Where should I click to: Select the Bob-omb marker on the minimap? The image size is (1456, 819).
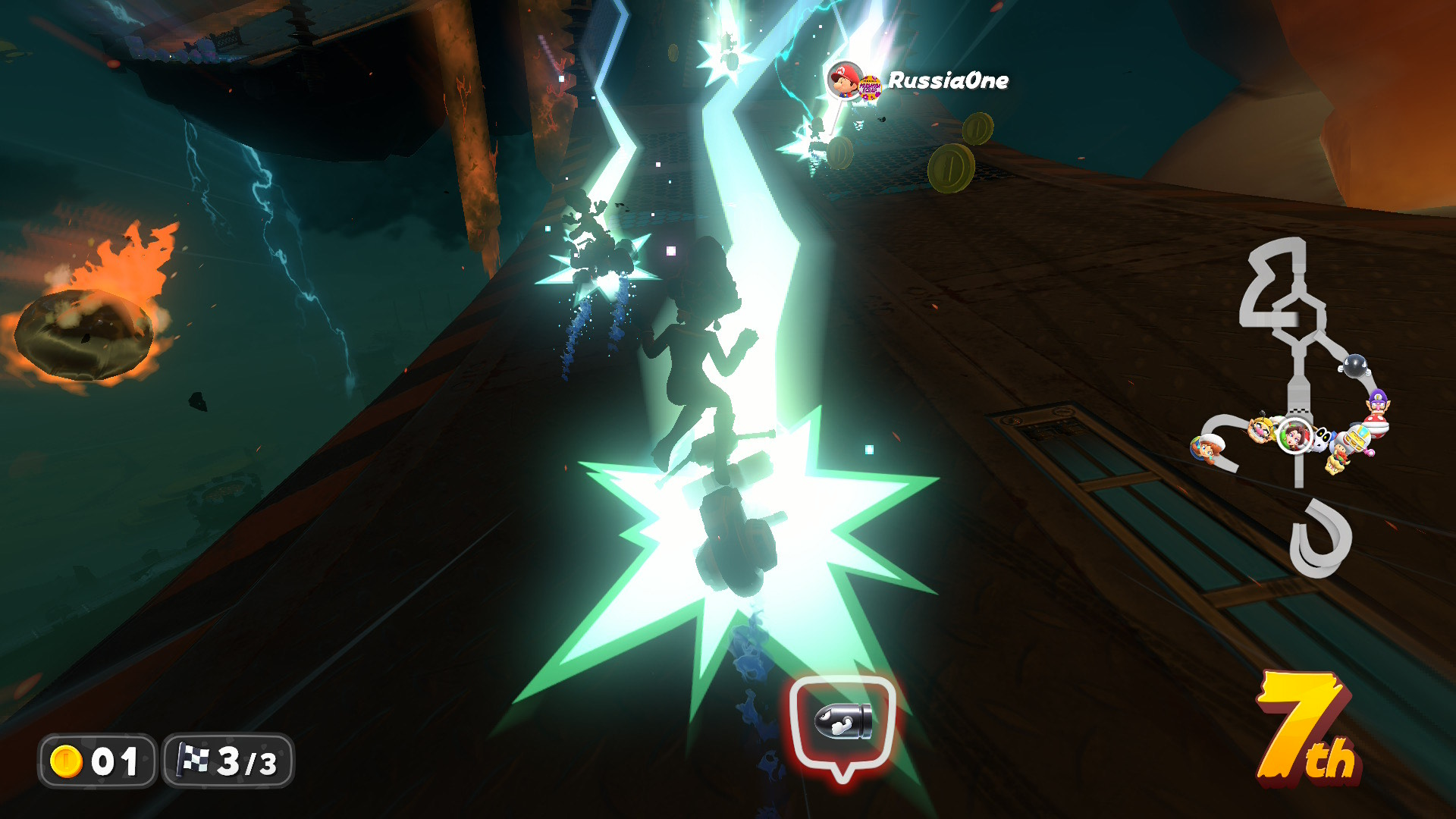click(1354, 365)
